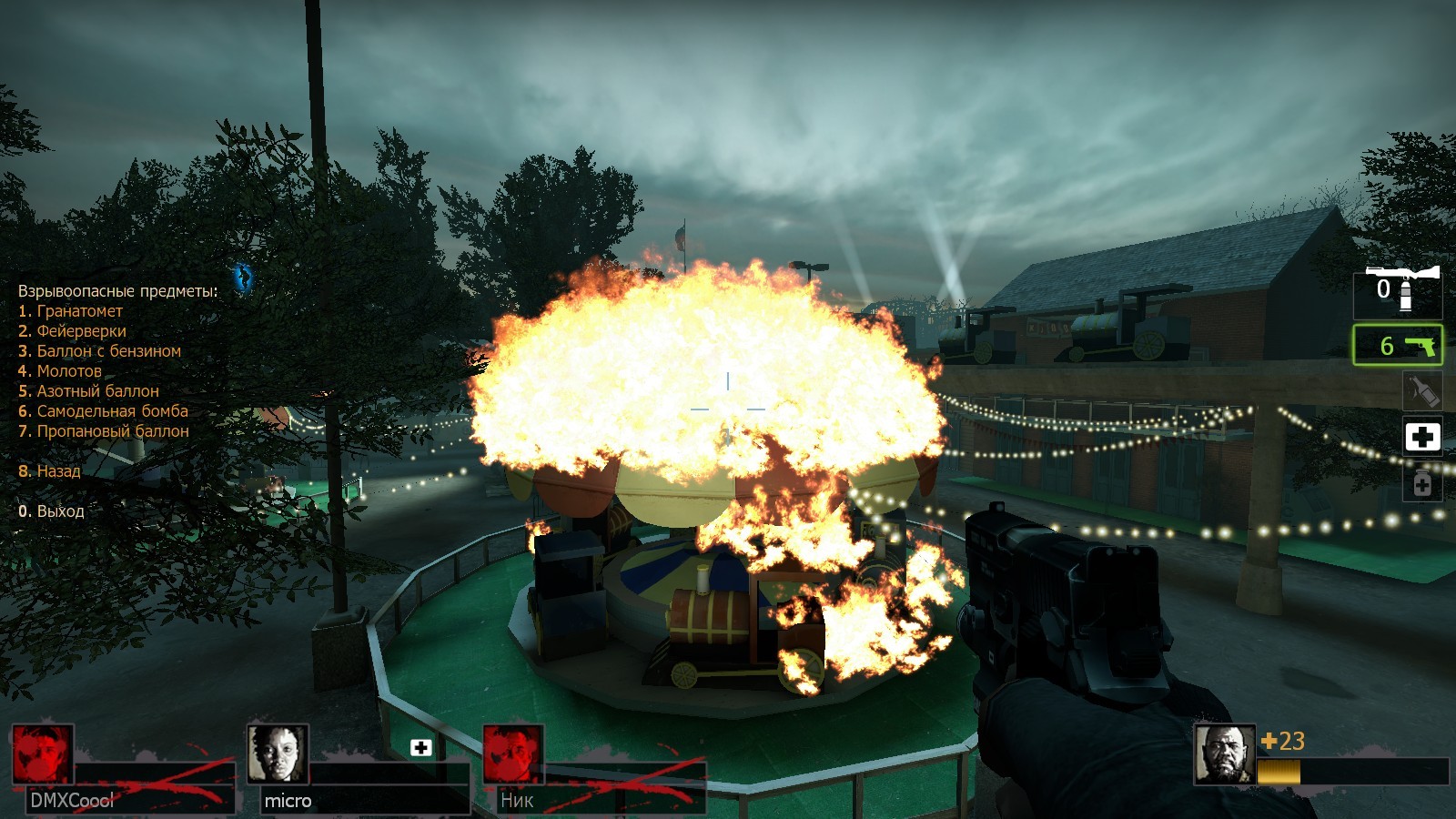The width and height of the screenshot is (1456, 819).
Task: Choose the first aid kit slot
Action: [1421, 437]
